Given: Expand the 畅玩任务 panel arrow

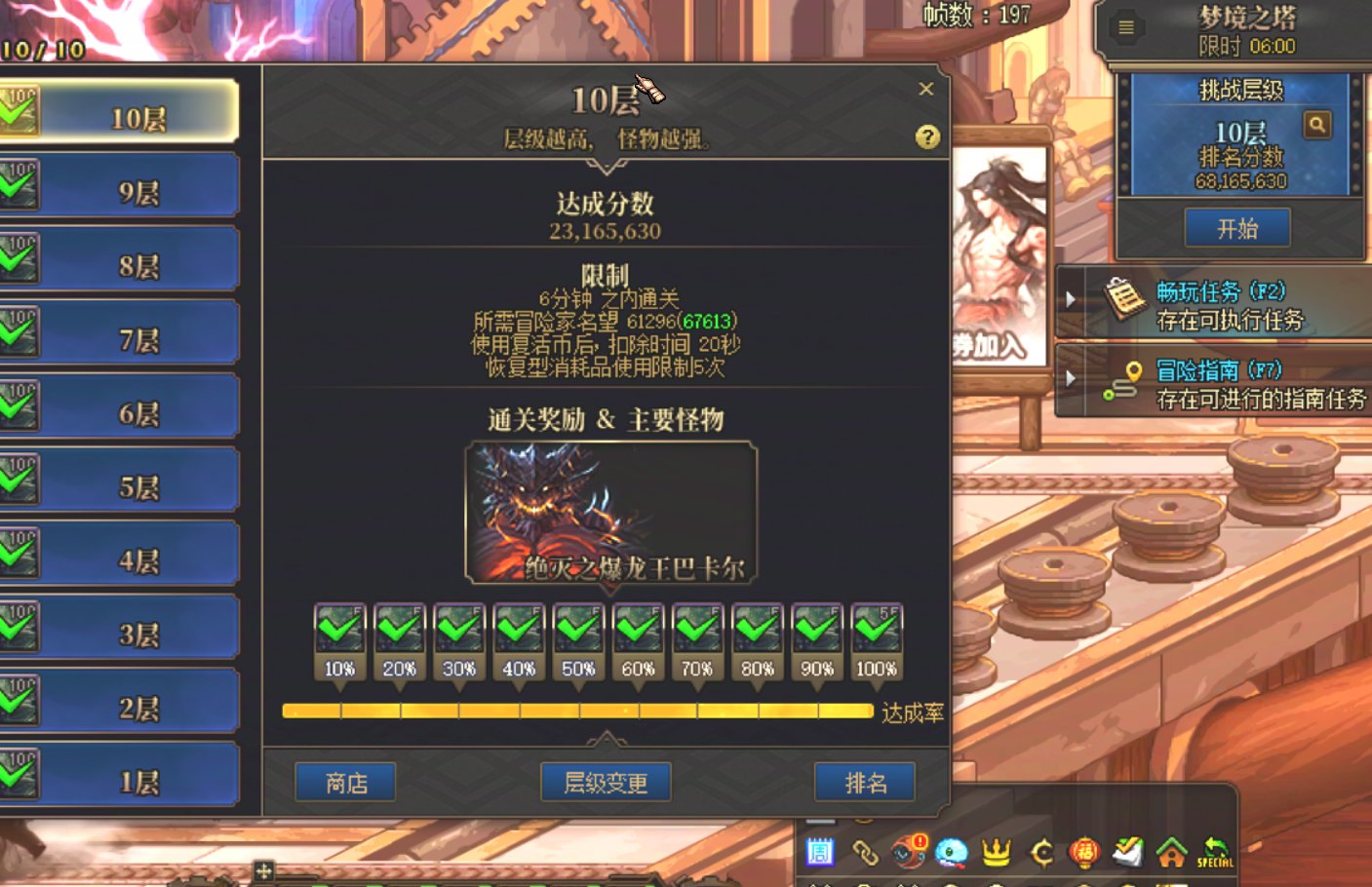Looking at the screenshot, I should pos(1071,298).
